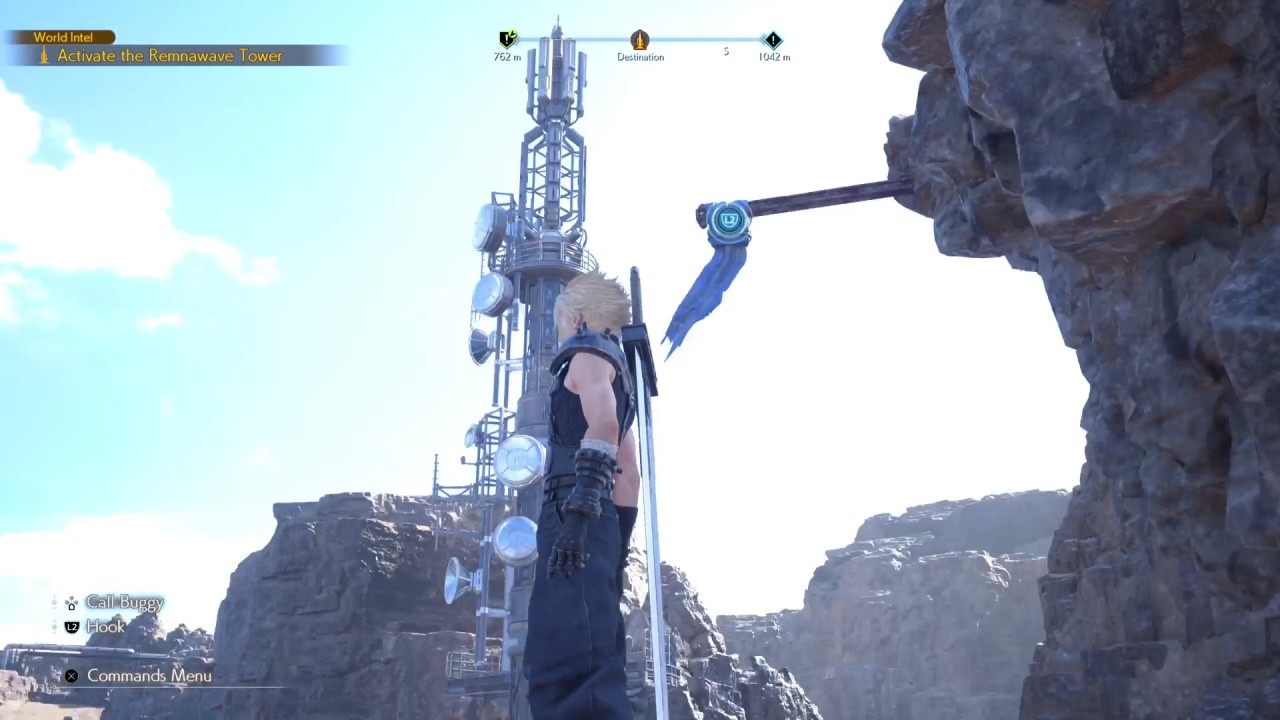Click the L2 button icon beside Hook
The image size is (1280, 720).
(x=70, y=627)
